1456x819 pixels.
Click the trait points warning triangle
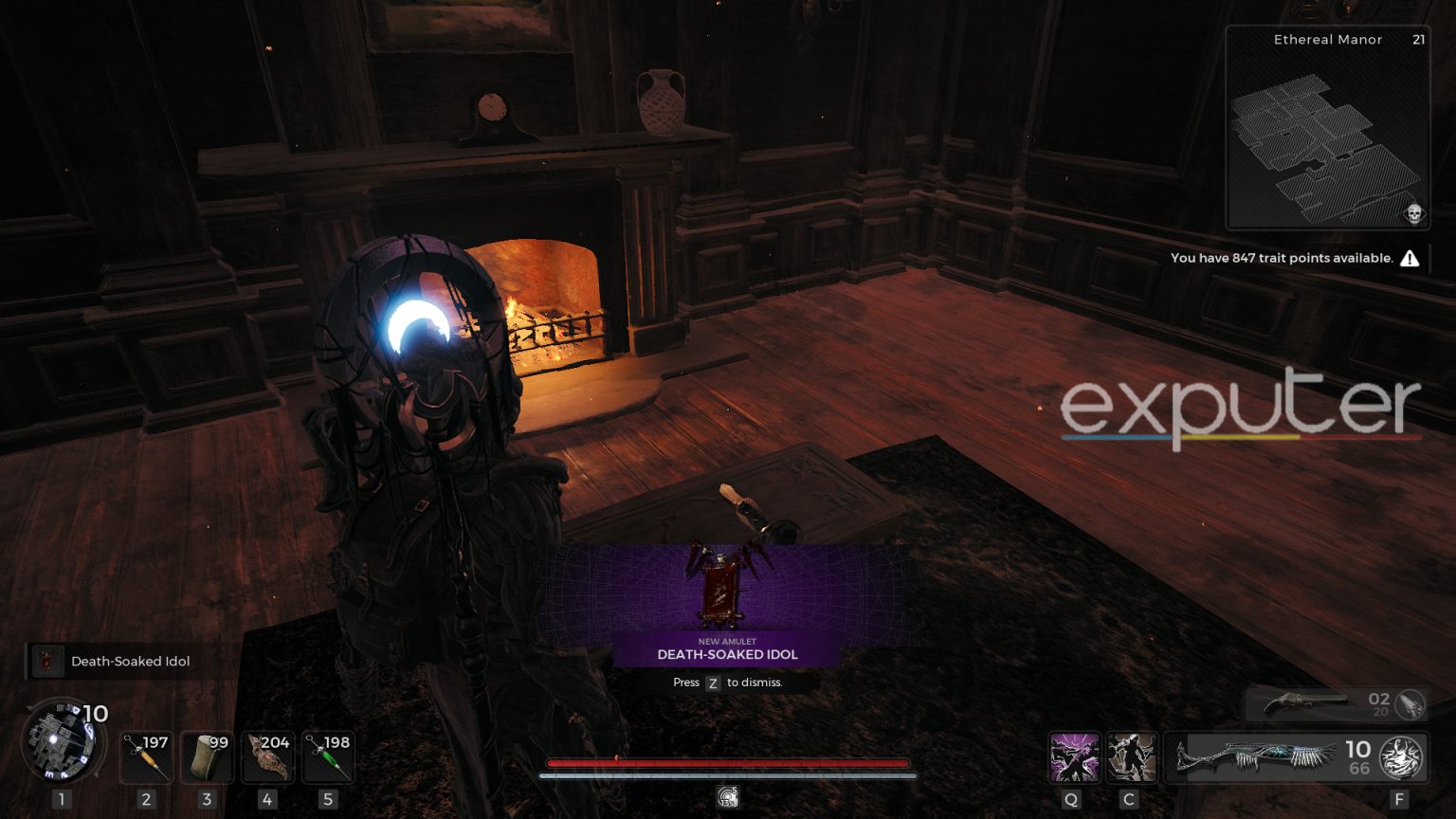[x=1410, y=257]
